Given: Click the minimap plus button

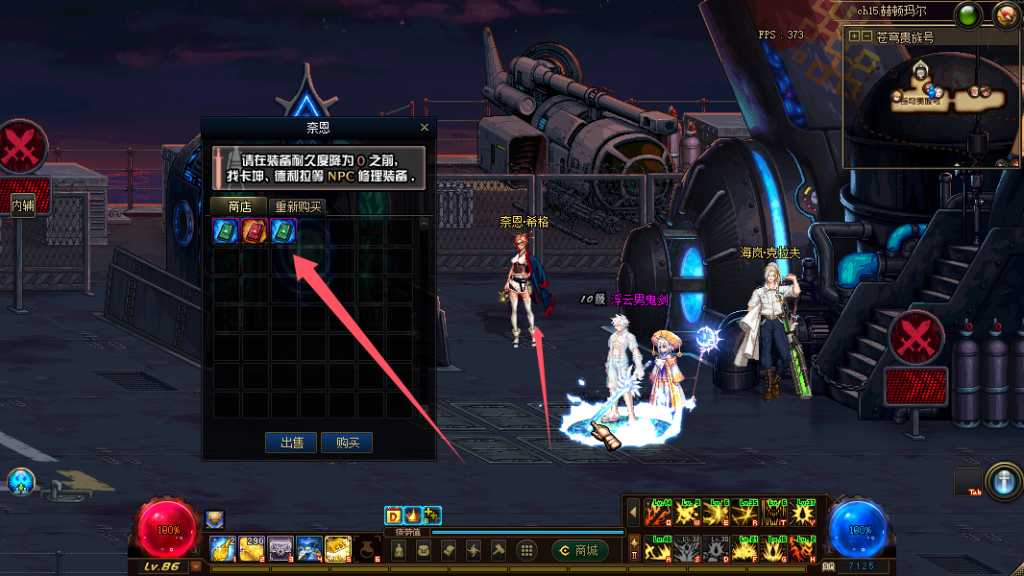Looking at the screenshot, I should [x=854, y=37].
